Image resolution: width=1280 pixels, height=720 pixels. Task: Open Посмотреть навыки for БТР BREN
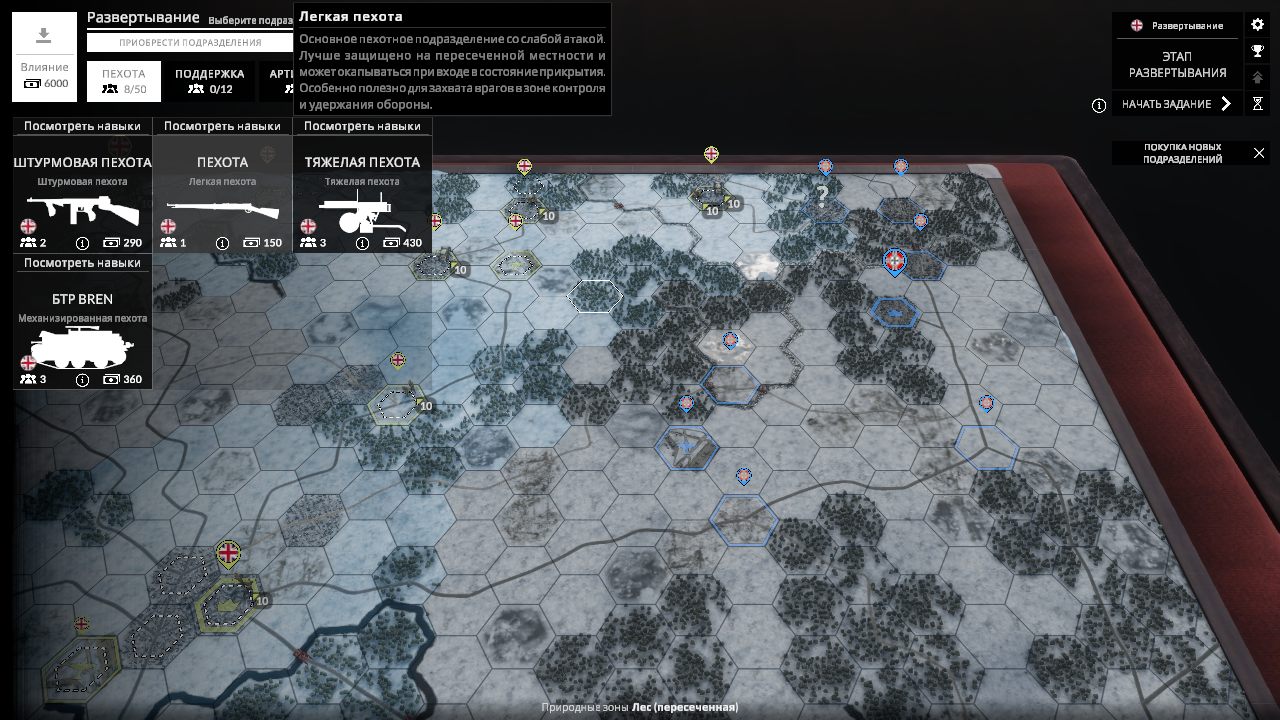[x=82, y=263]
